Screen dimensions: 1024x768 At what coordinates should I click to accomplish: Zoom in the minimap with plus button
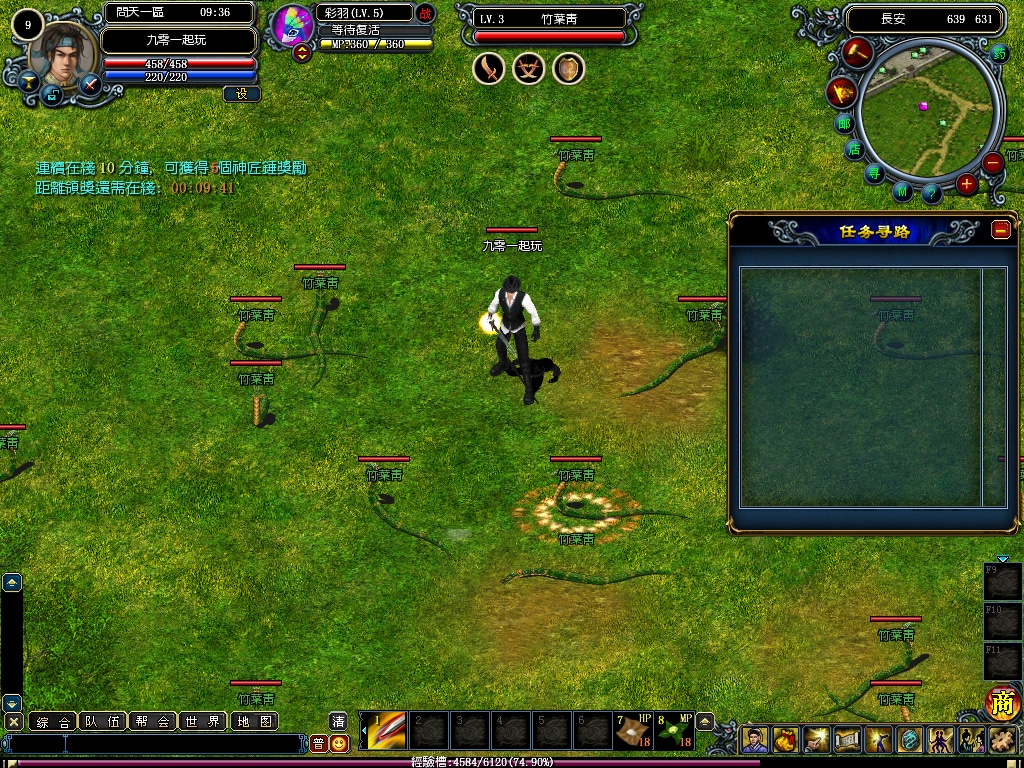coord(966,184)
